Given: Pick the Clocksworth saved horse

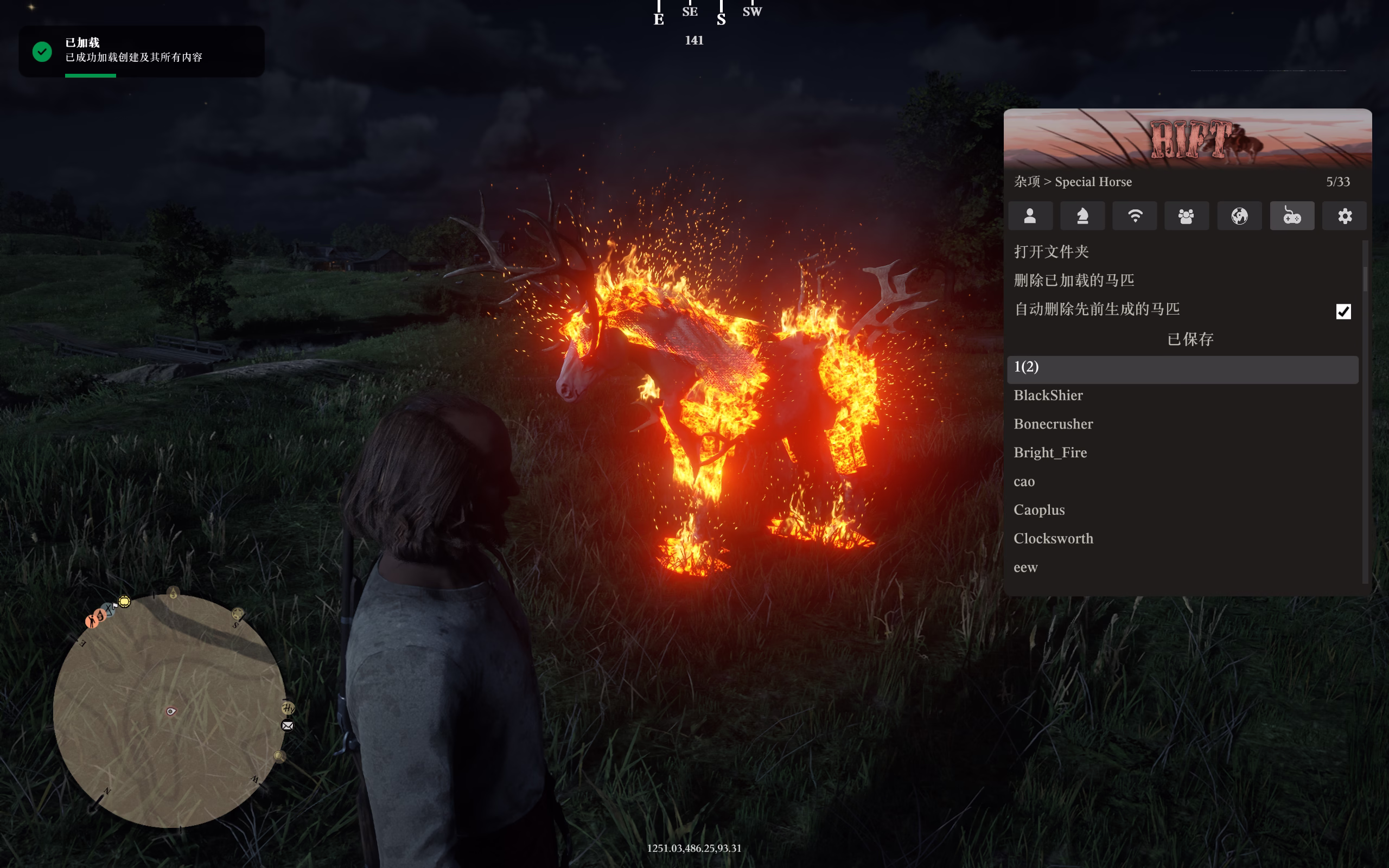Looking at the screenshot, I should point(1053,539).
